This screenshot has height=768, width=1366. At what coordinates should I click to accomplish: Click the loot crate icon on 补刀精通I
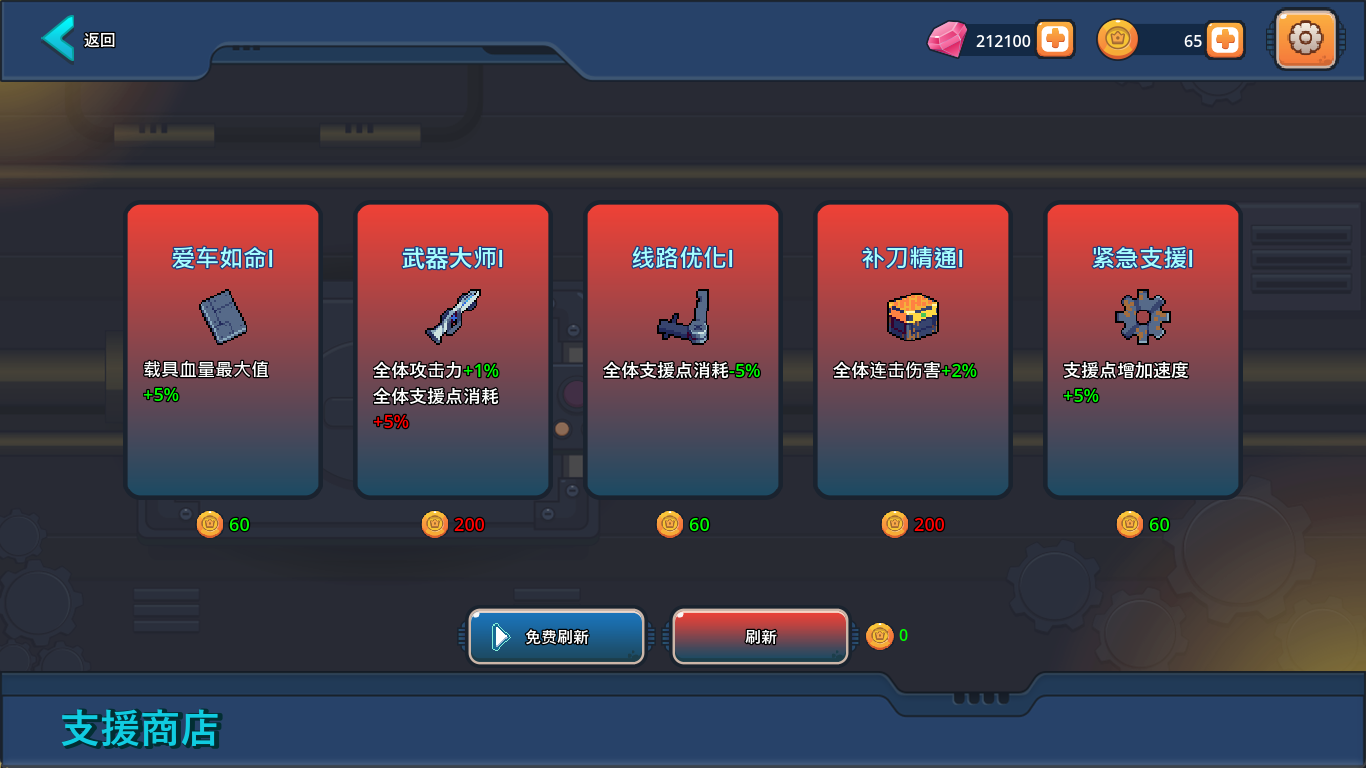(x=912, y=316)
